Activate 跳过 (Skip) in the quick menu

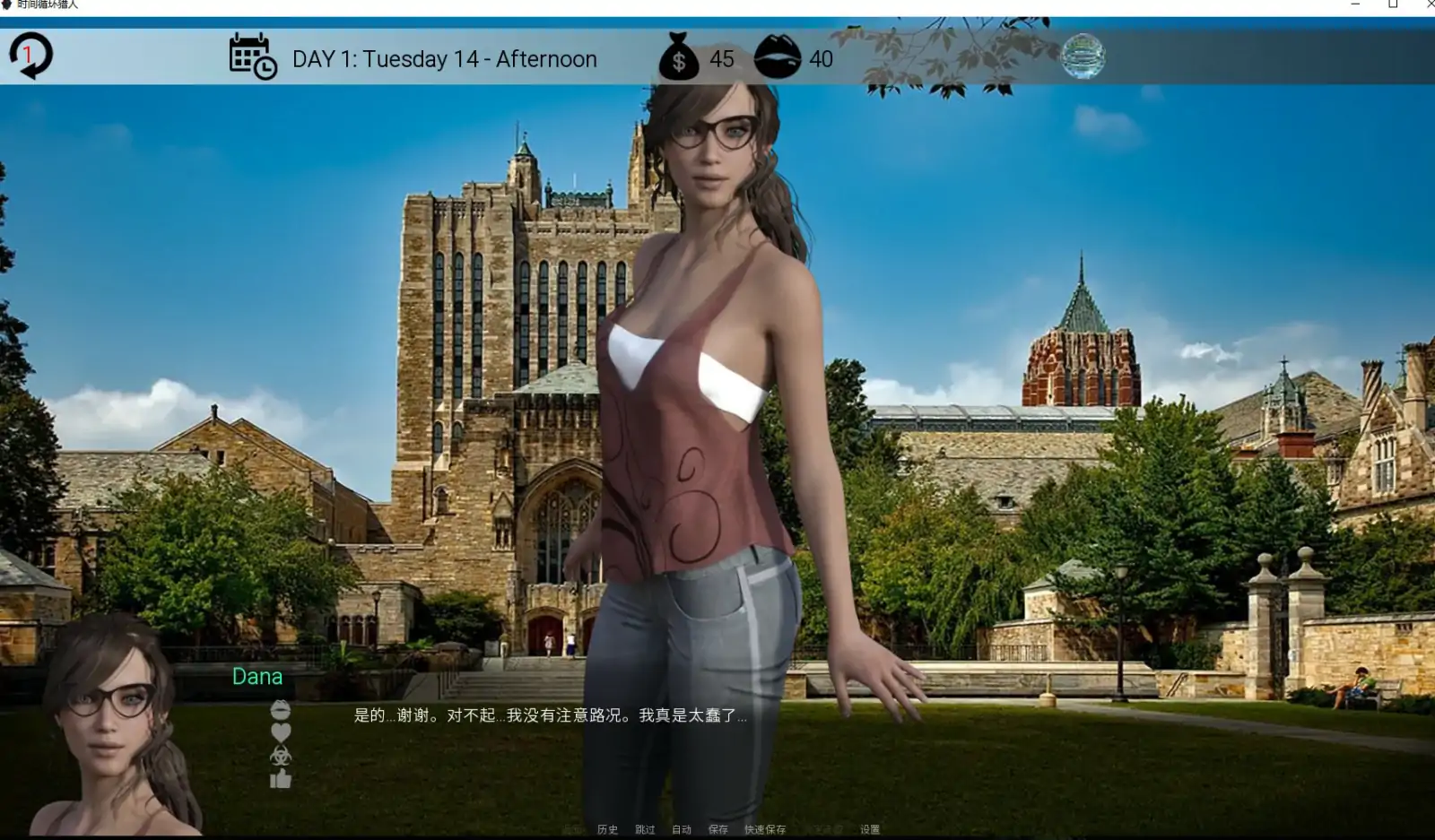[645, 829]
